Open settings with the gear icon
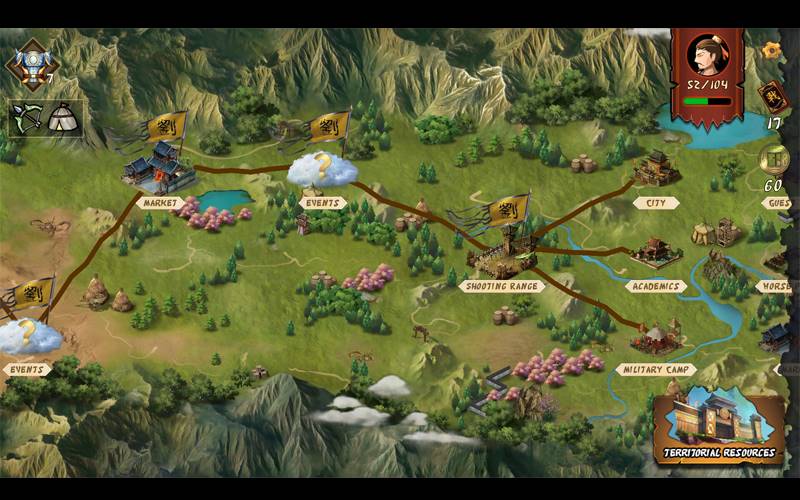This screenshot has width=800, height=500. pos(771,48)
